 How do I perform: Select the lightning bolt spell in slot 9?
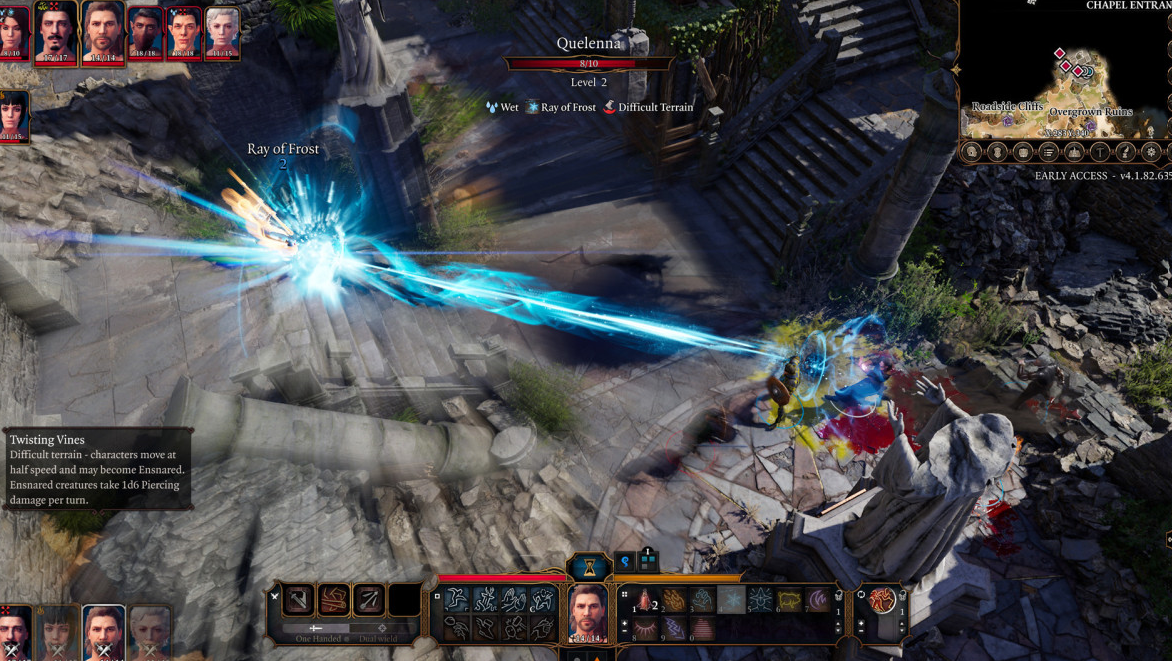(675, 628)
